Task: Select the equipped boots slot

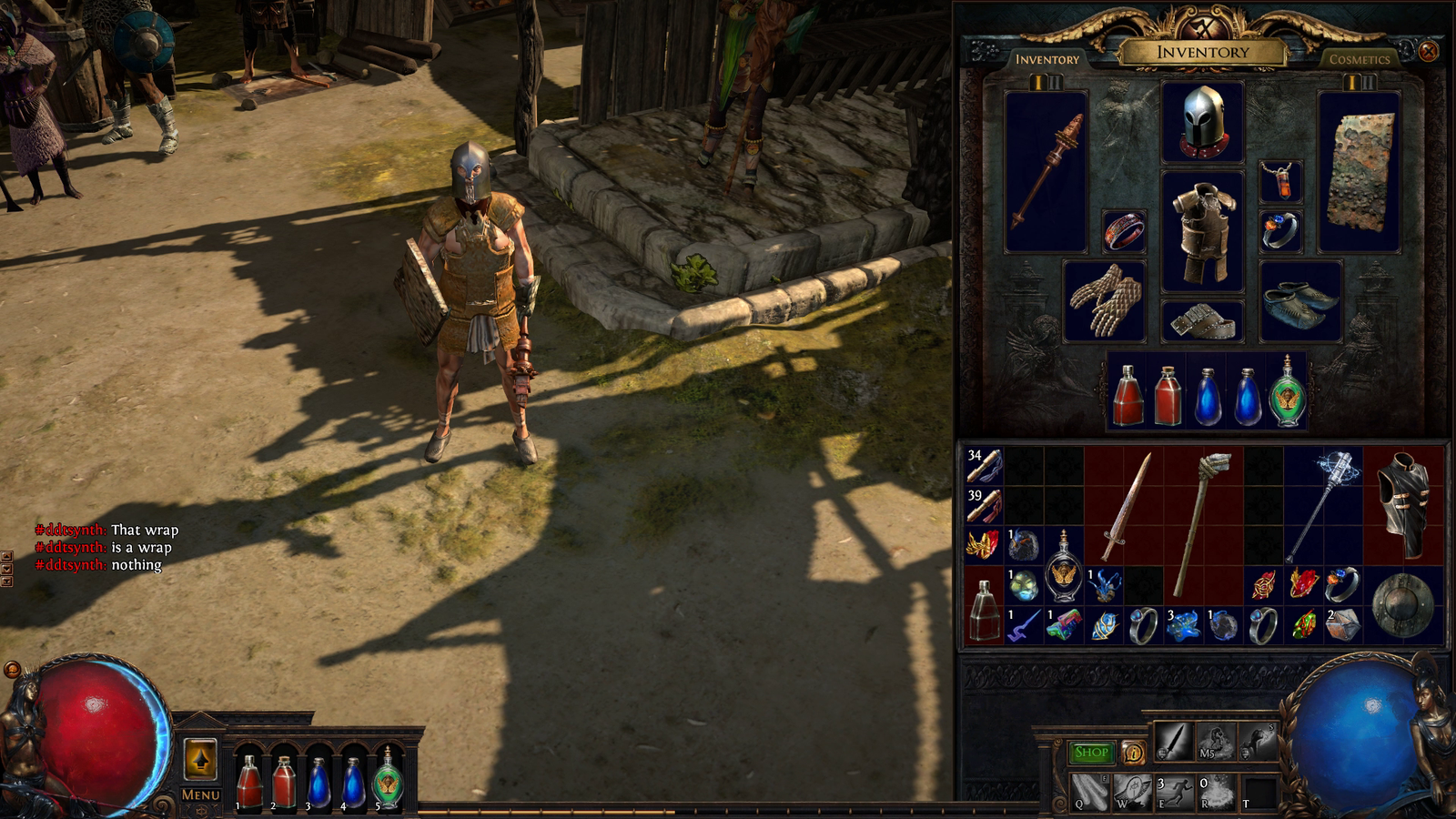Action: pos(1300,300)
